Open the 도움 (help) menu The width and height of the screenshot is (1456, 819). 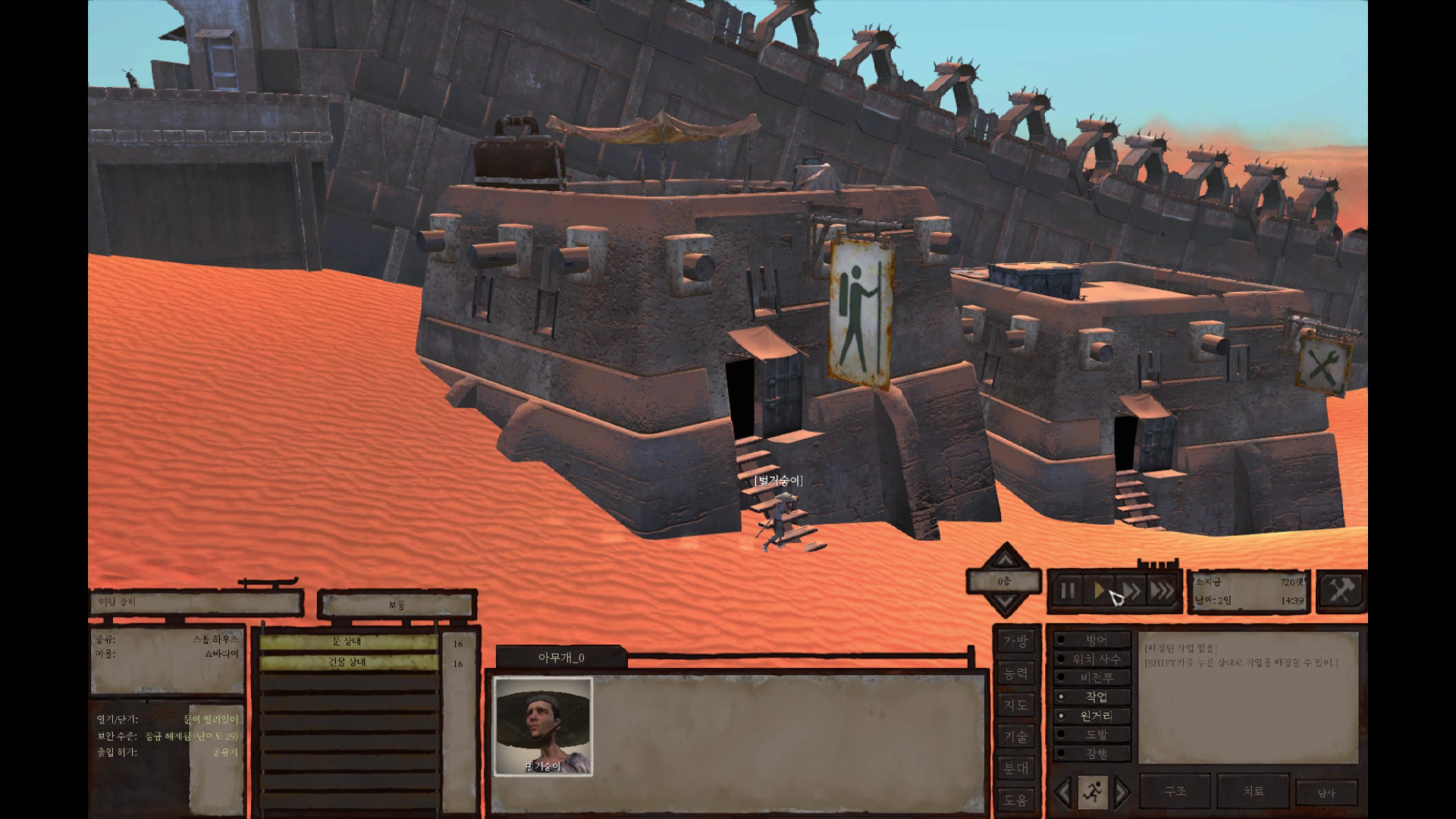(1015, 799)
